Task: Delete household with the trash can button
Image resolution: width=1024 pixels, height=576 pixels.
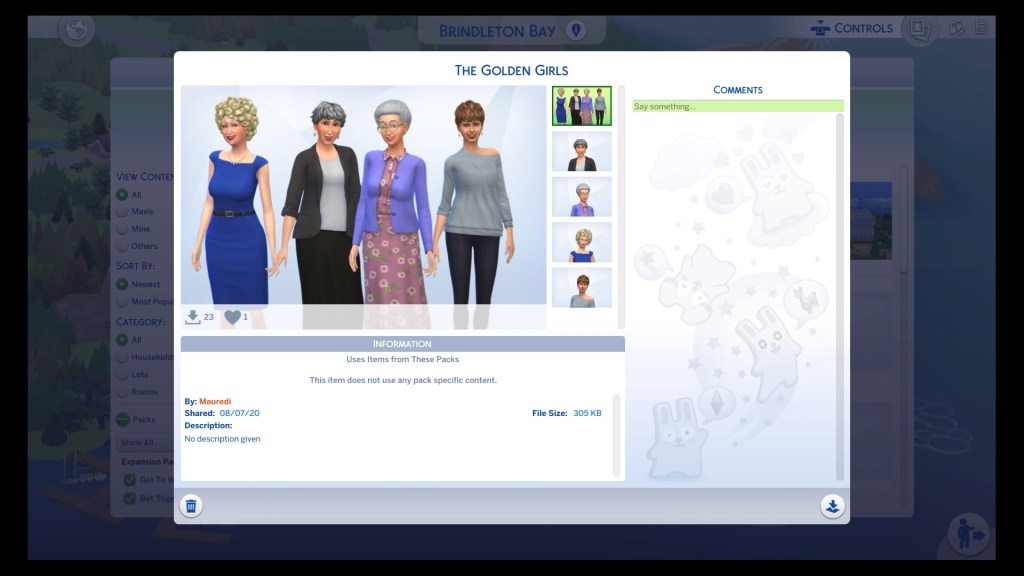Action: tap(191, 506)
